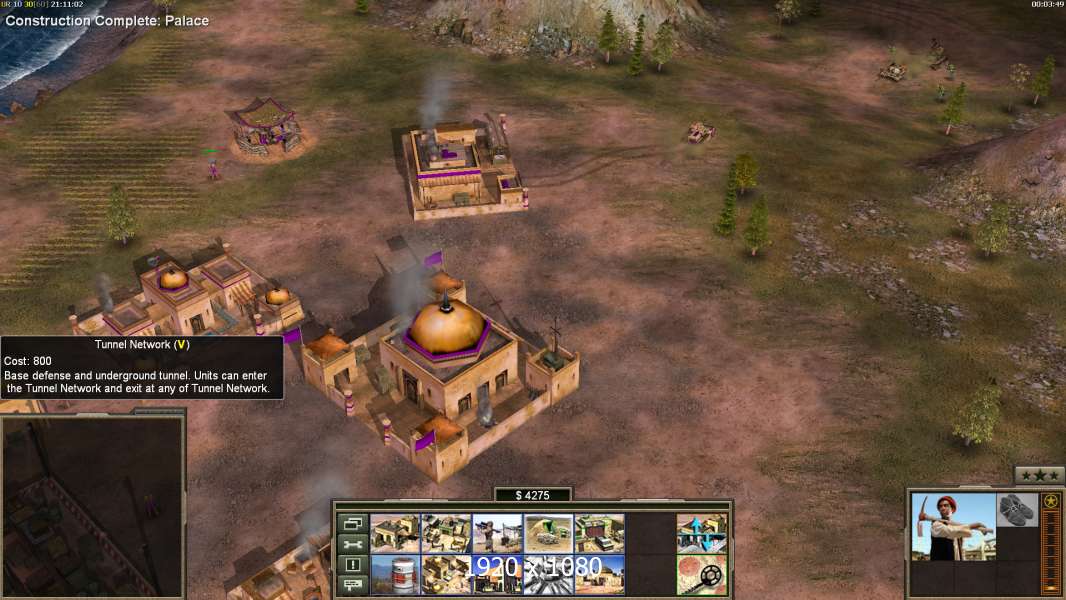Click the wrench button
This screenshot has height=600, width=1066.
click(353, 544)
